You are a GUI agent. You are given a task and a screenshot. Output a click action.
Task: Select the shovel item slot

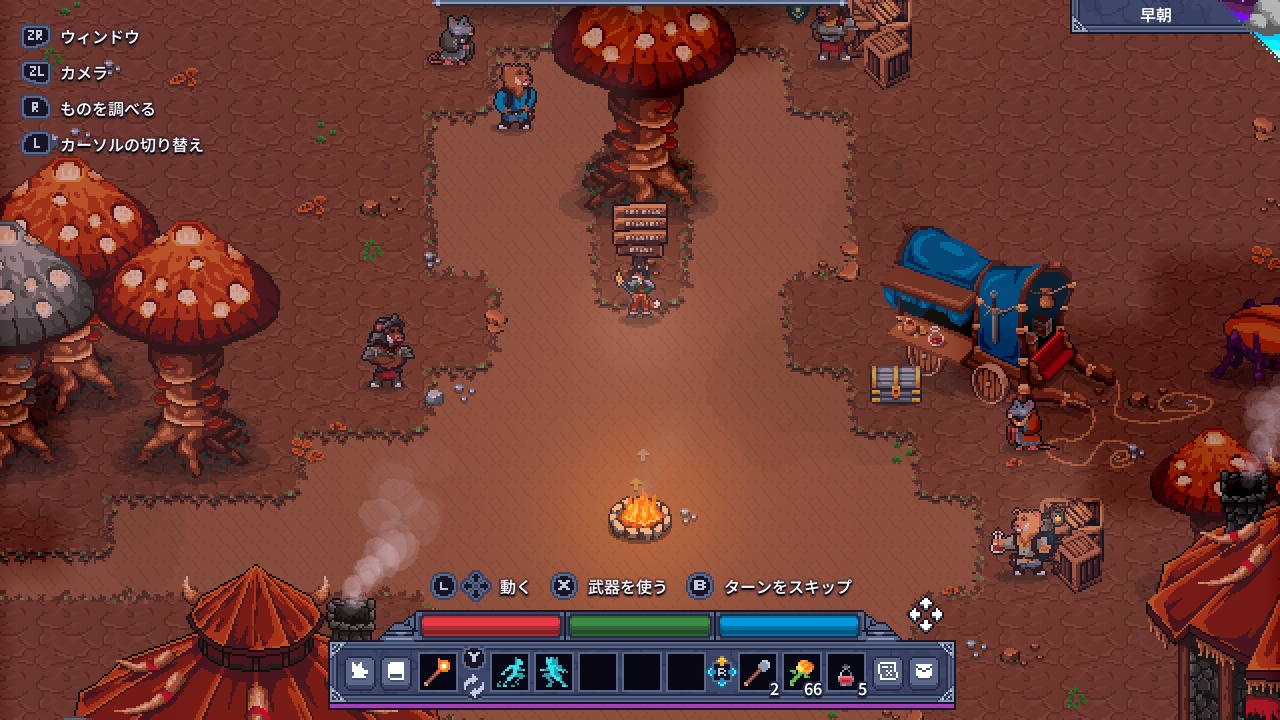757,672
